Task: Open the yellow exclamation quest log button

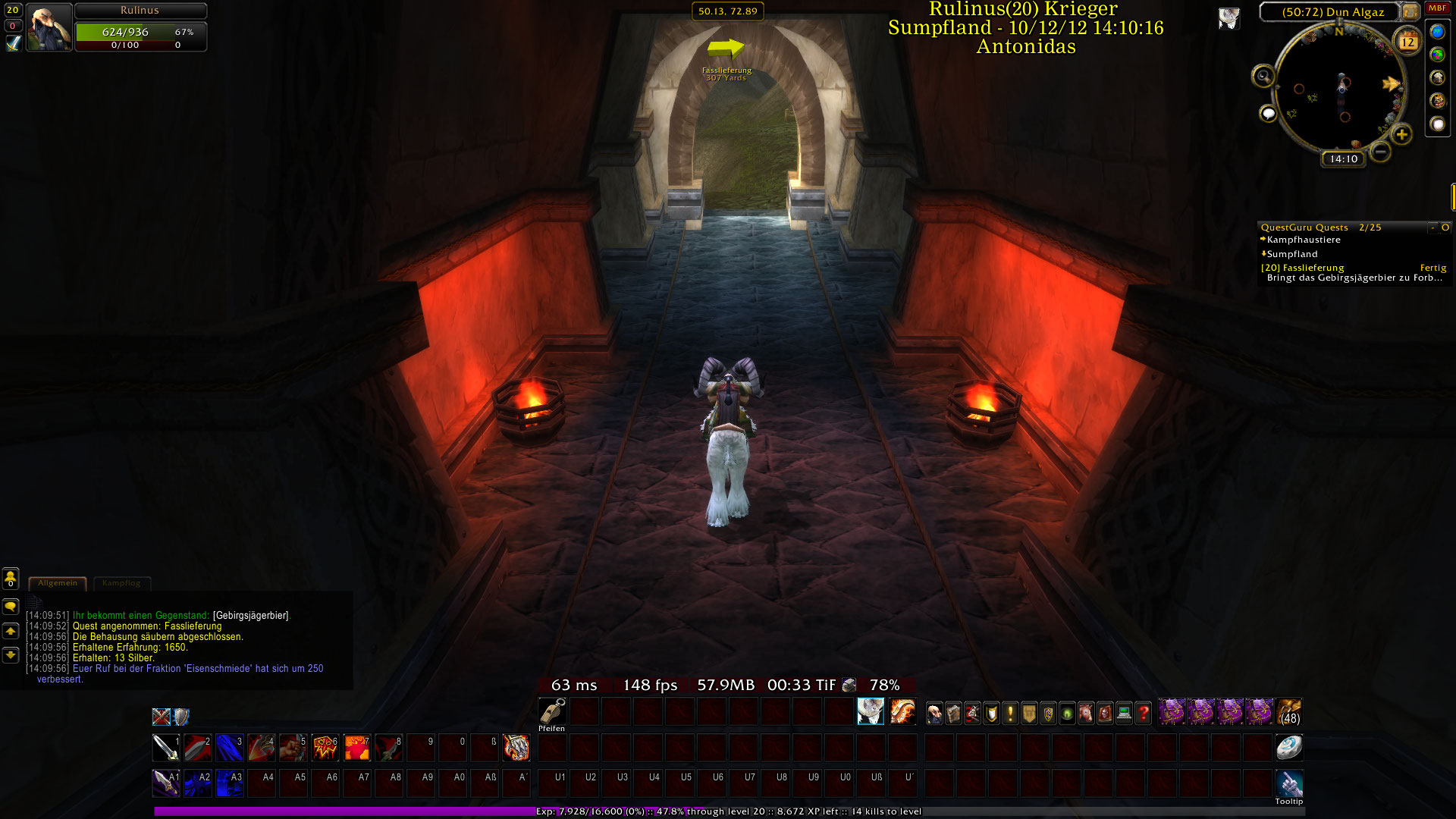Action: (x=1010, y=713)
